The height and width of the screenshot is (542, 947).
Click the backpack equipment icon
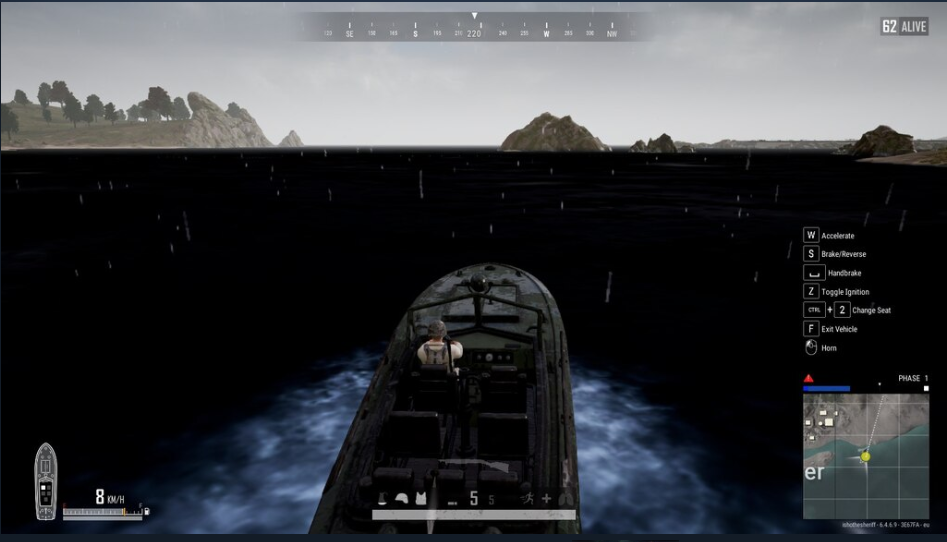pos(382,498)
